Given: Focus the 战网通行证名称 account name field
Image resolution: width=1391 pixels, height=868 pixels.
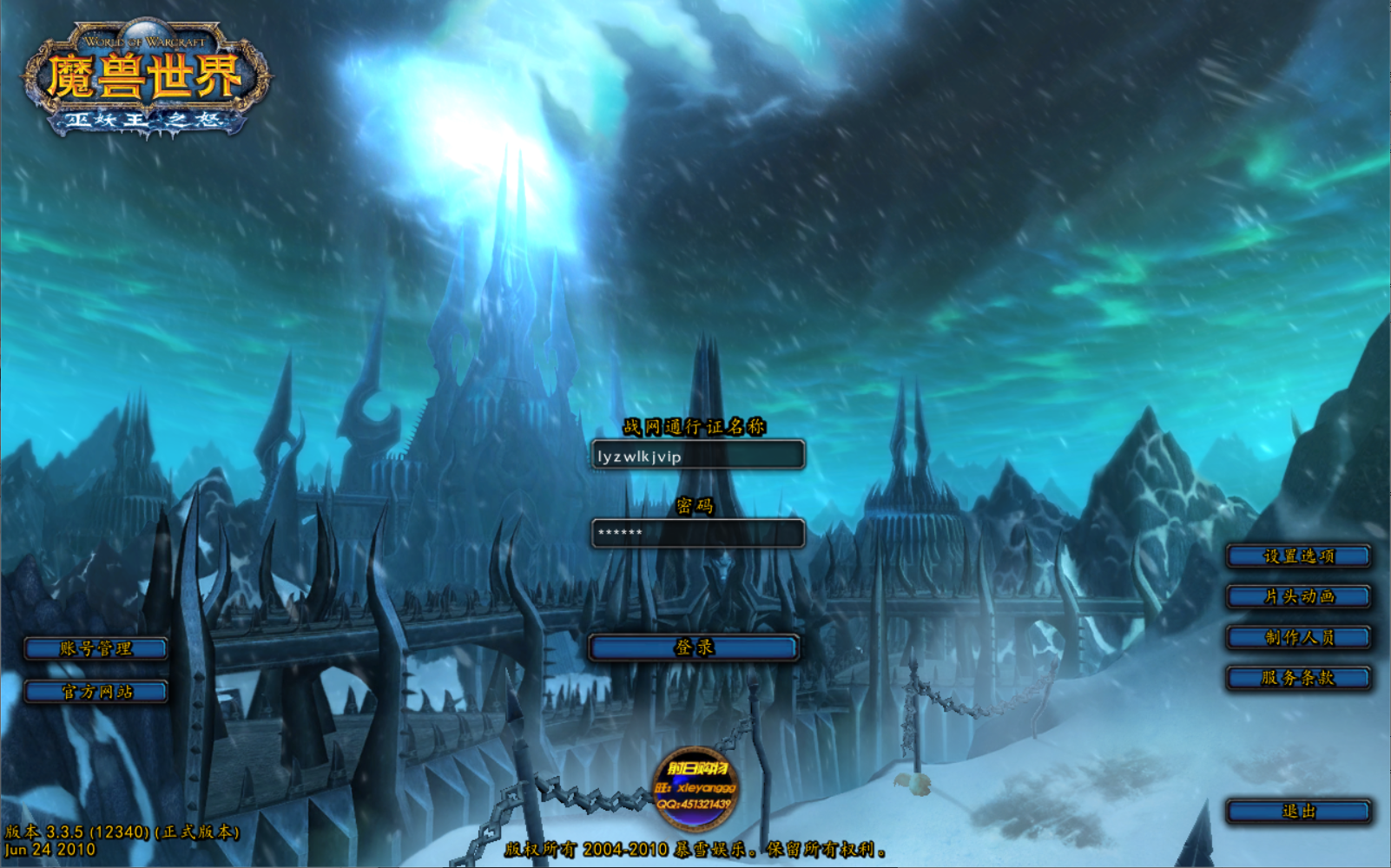Looking at the screenshot, I should click(x=697, y=456).
